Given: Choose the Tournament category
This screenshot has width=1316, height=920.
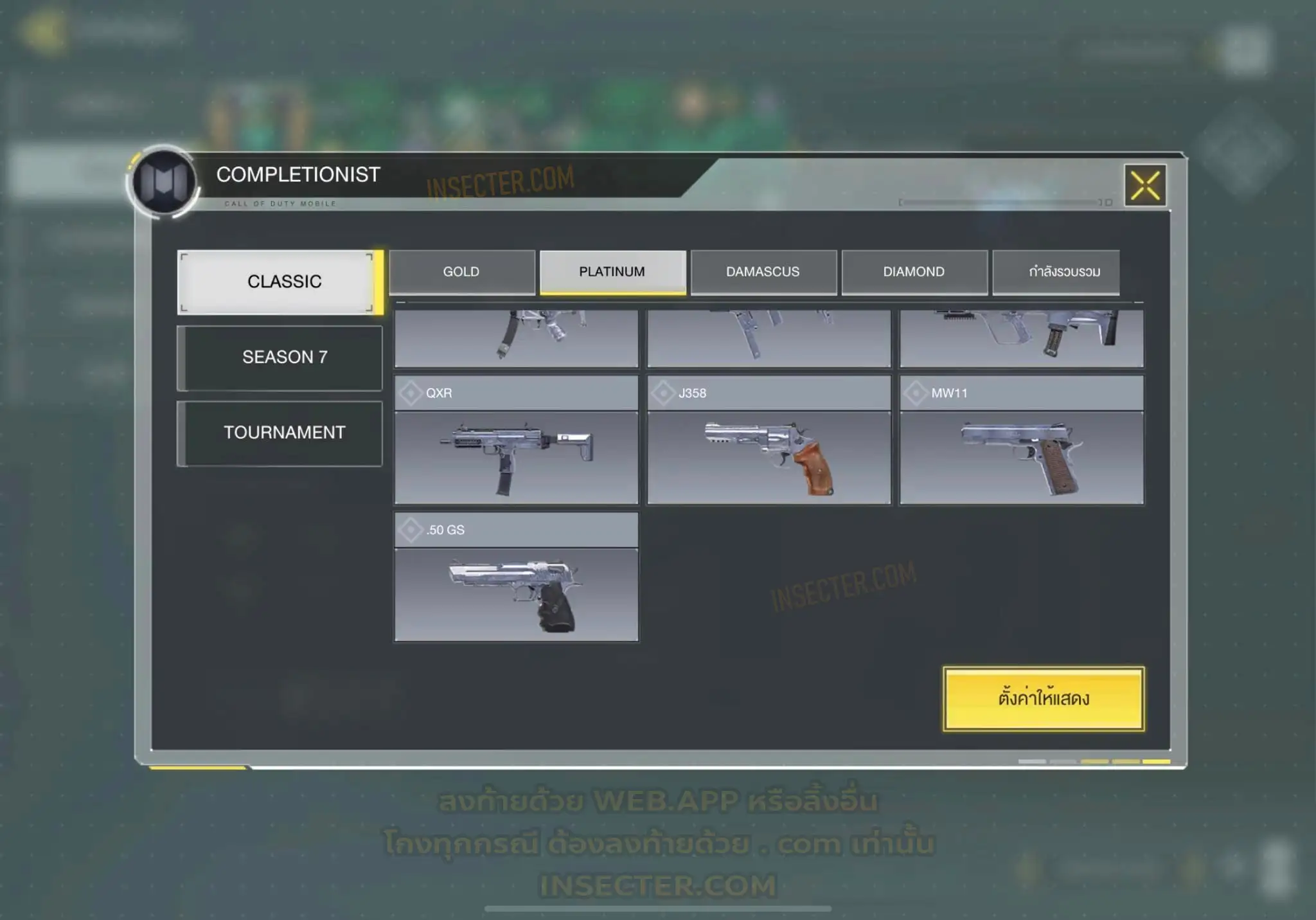Looking at the screenshot, I should pos(280,433).
